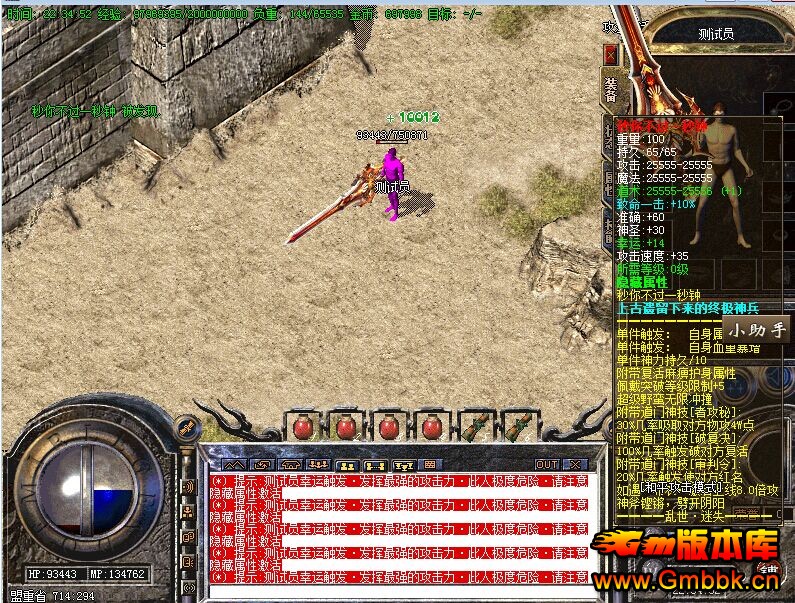Toggle the sound speaker icon beside chat
795x603 pixels.
tap(187, 487)
